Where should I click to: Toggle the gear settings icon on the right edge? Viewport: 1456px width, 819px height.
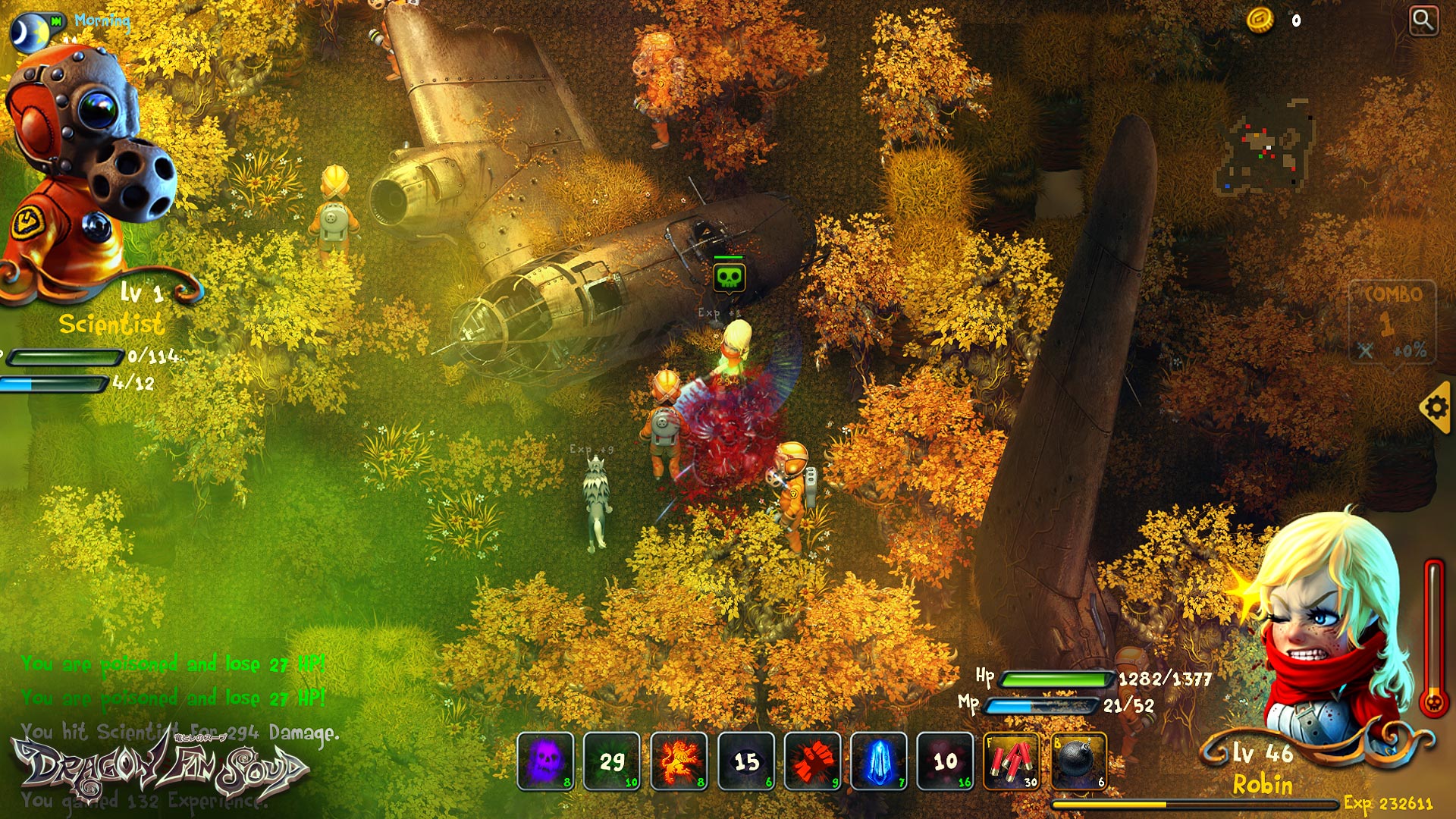(x=1438, y=408)
